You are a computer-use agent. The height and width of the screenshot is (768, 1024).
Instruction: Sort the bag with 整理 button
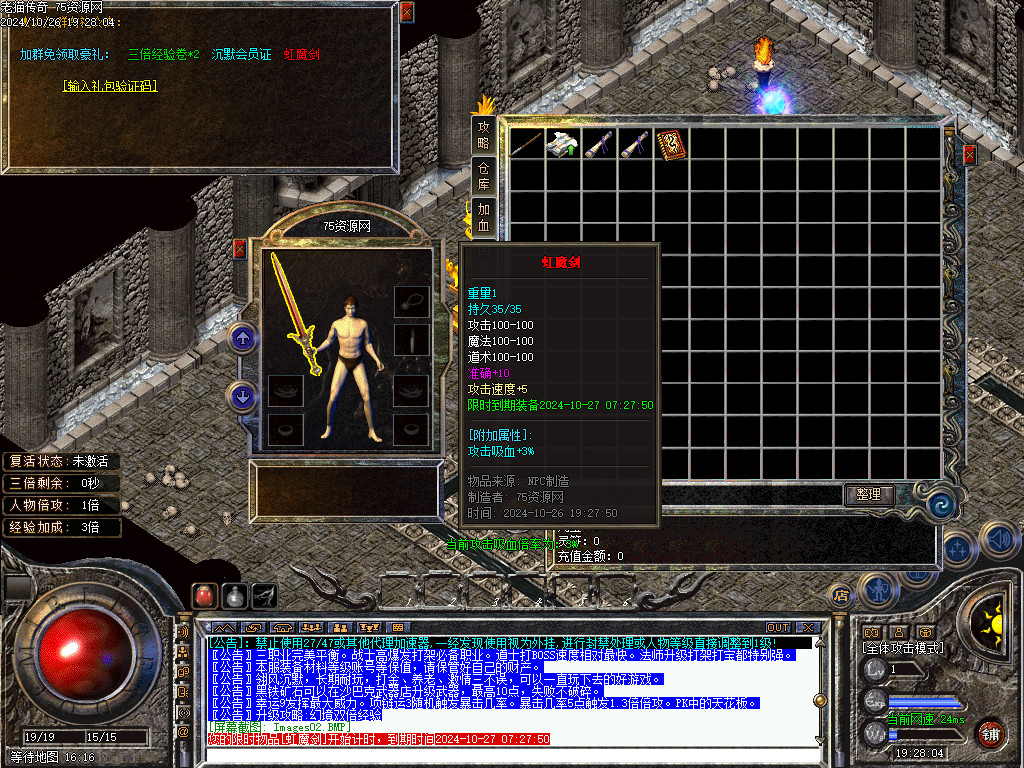click(868, 494)
